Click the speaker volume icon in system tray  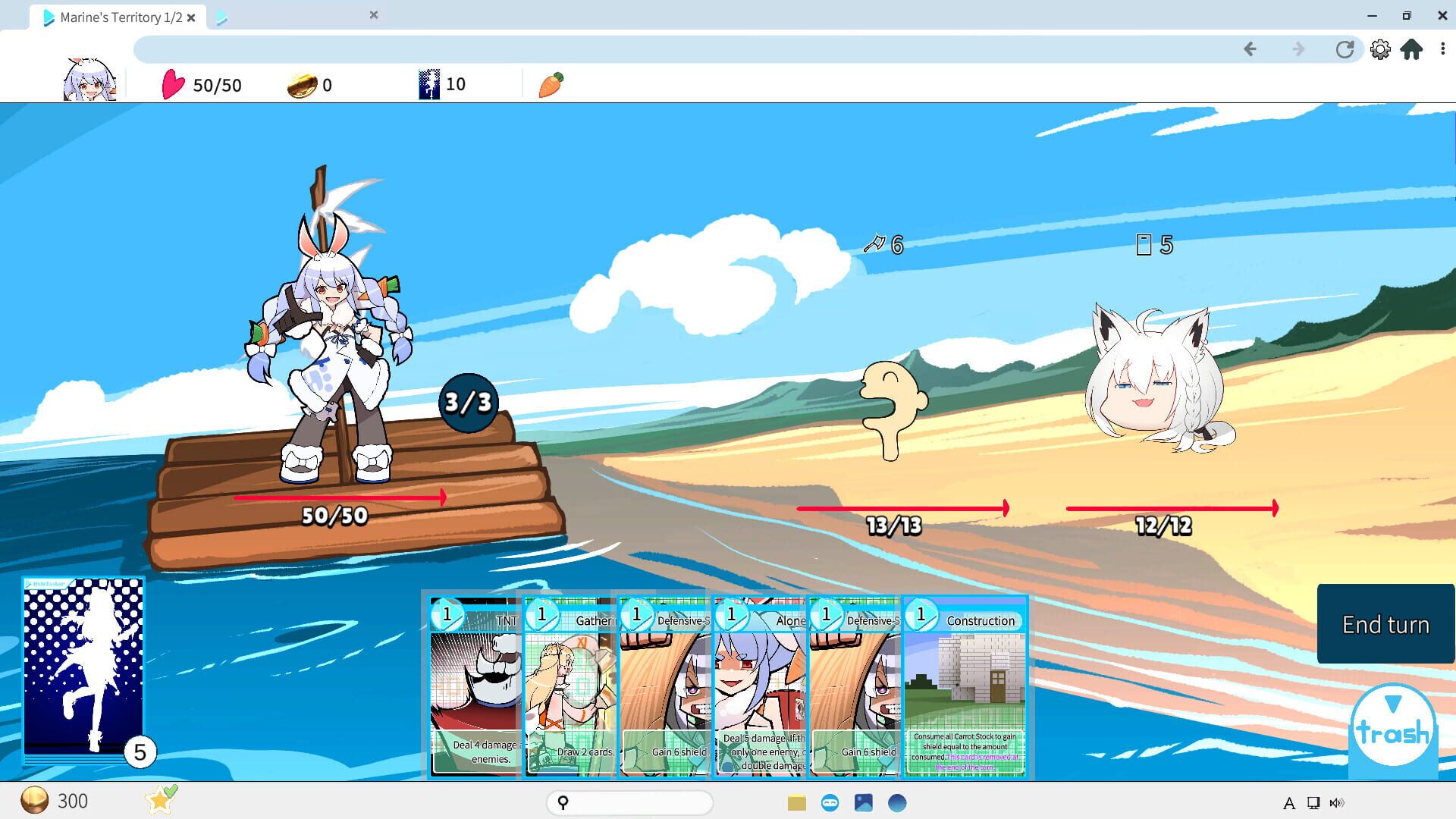point(1338,802)
